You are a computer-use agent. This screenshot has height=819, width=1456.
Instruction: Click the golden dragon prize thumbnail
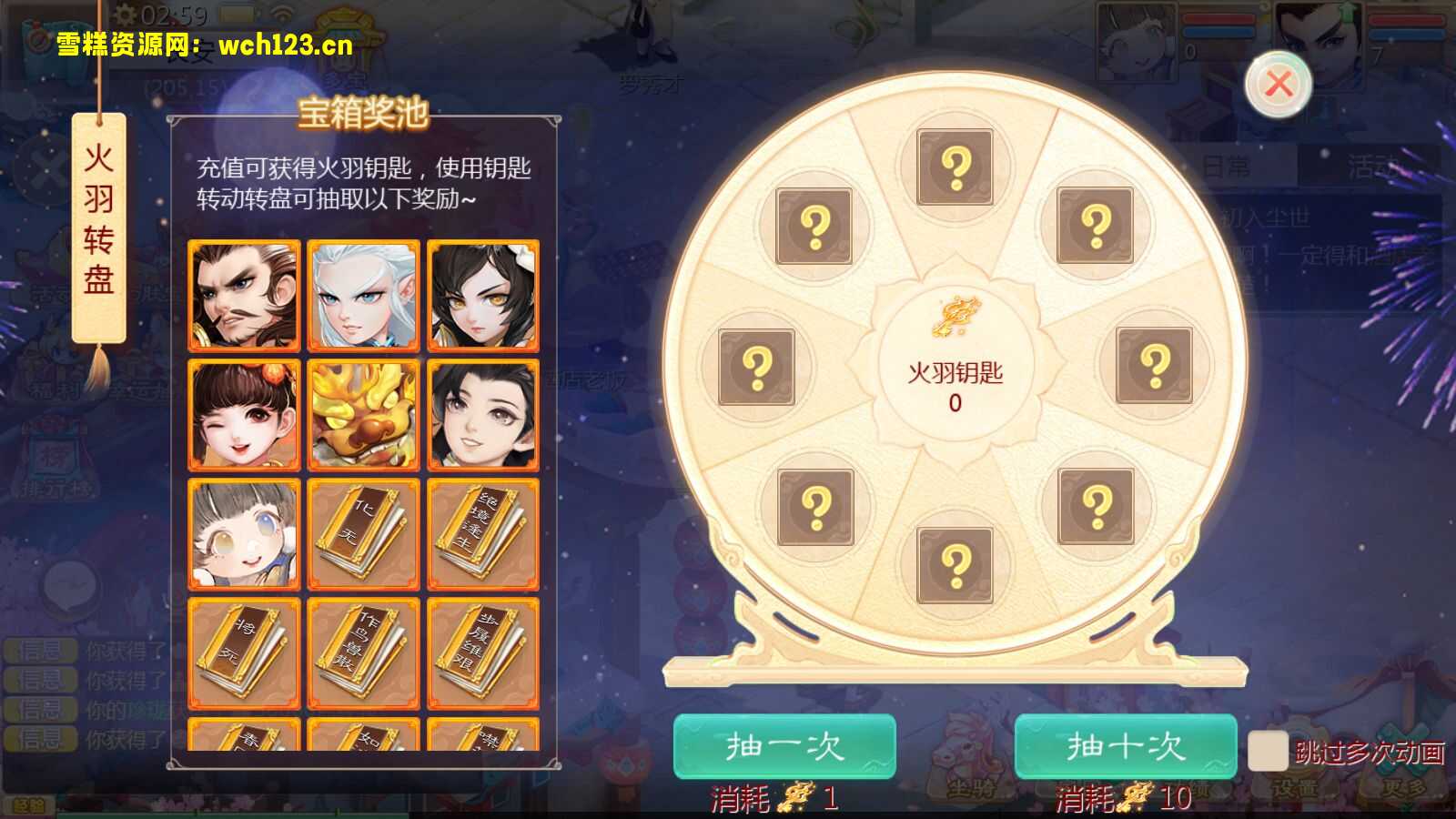363,415
